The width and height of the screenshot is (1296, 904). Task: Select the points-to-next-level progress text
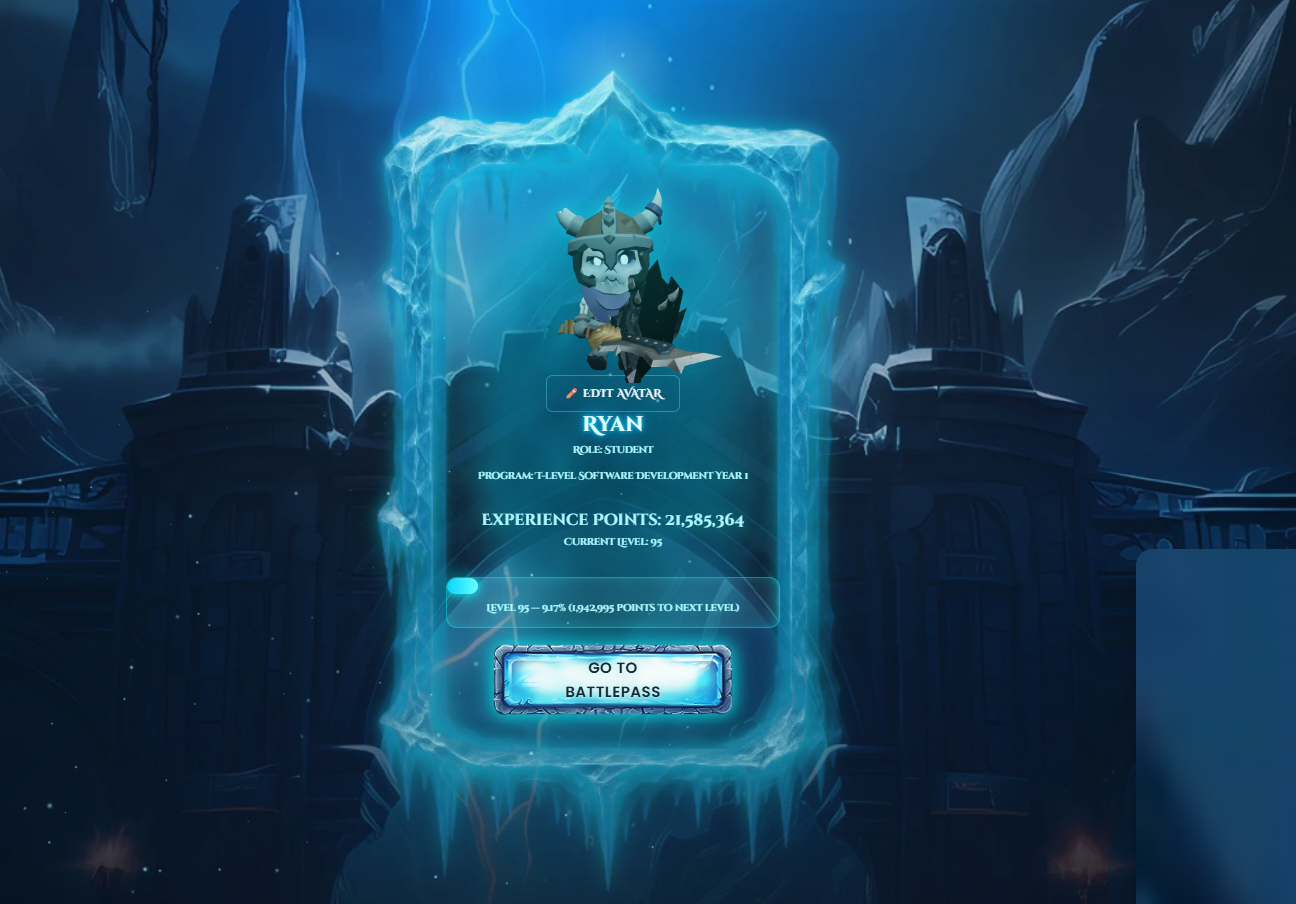pyautogui.click(x=613, y=607)
